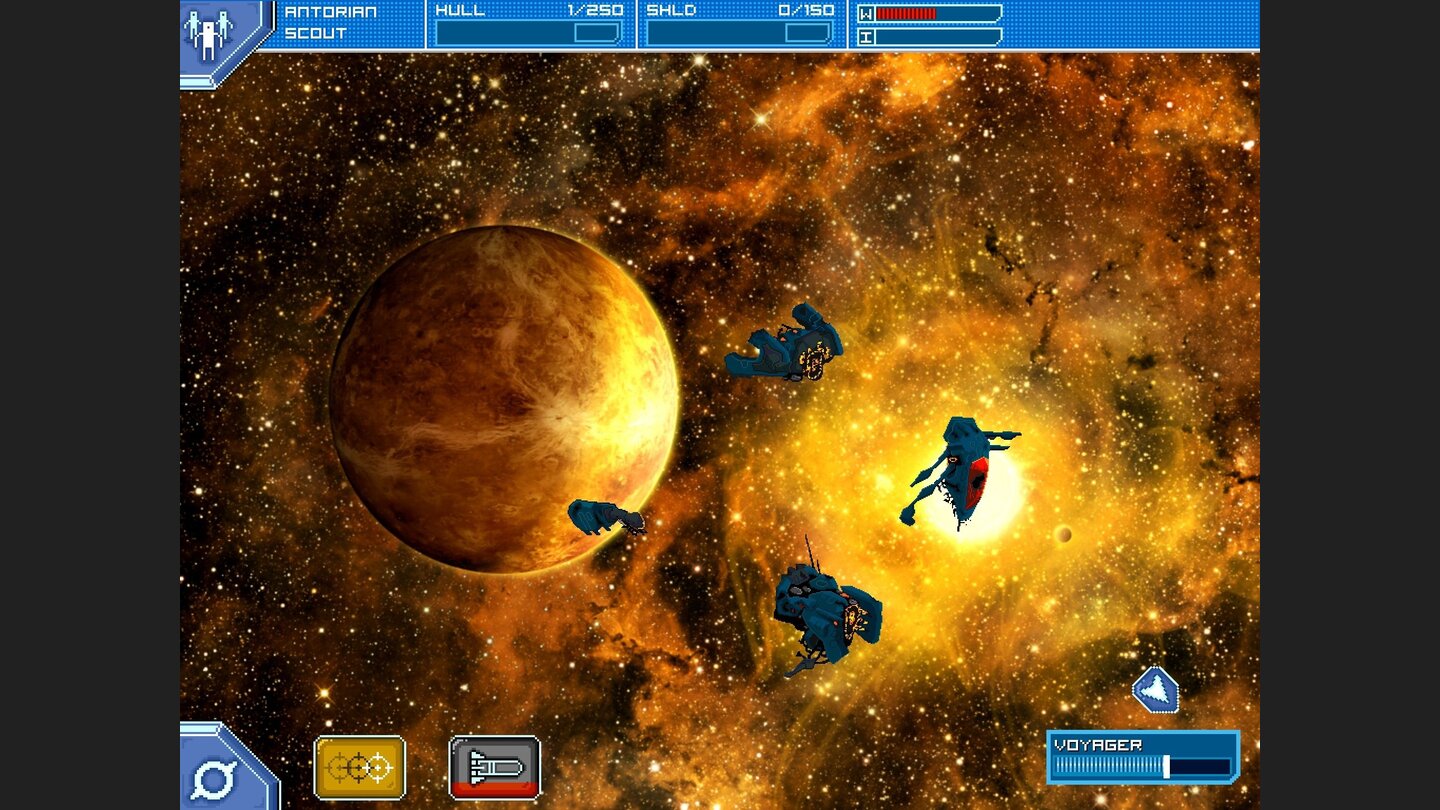Screen dimensions: 1440x810
Task: Click the HULL 1/250 readout
Action: pyautogui.click(x=530, y=12)
